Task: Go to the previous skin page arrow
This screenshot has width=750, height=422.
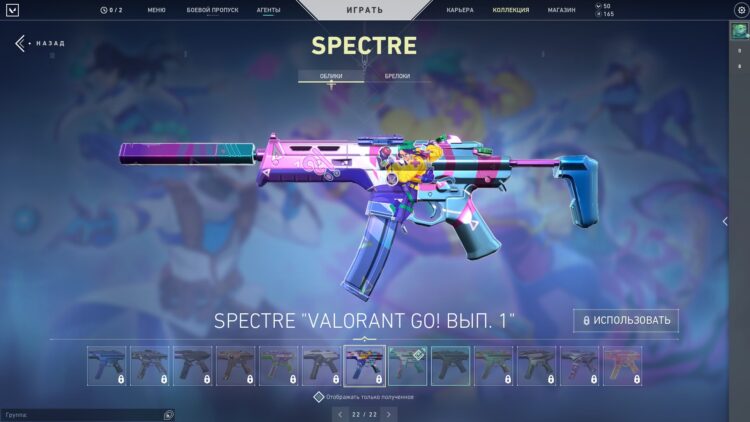Action: (340, 413)
